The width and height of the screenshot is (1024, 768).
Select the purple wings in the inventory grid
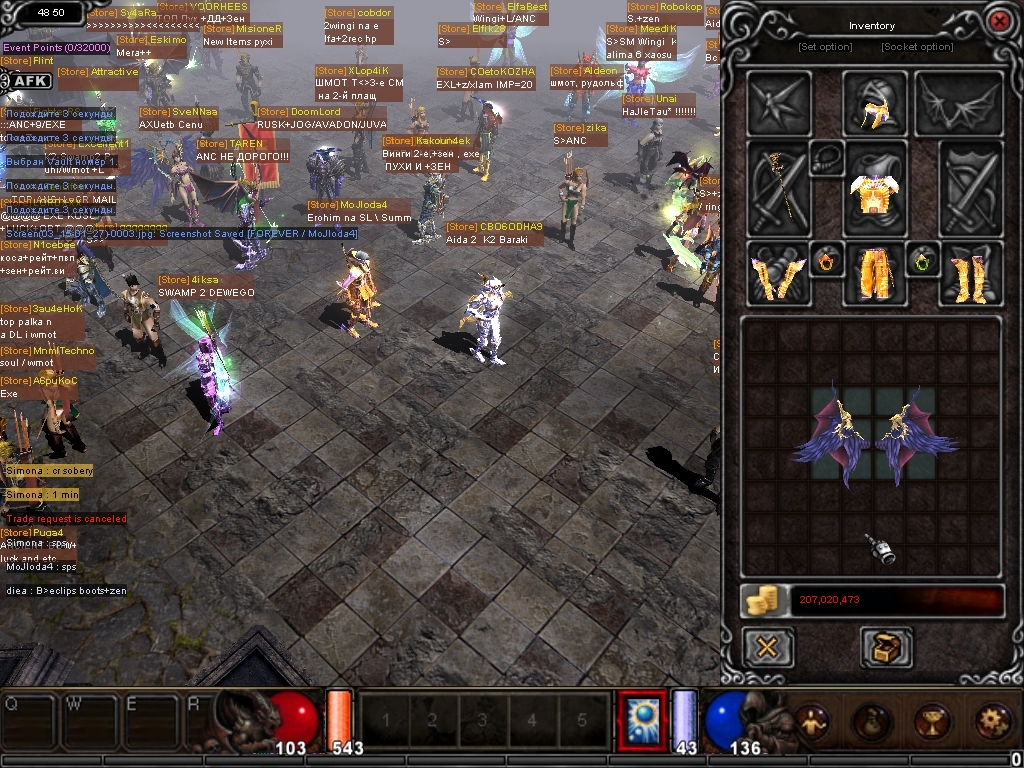[875, 436]
